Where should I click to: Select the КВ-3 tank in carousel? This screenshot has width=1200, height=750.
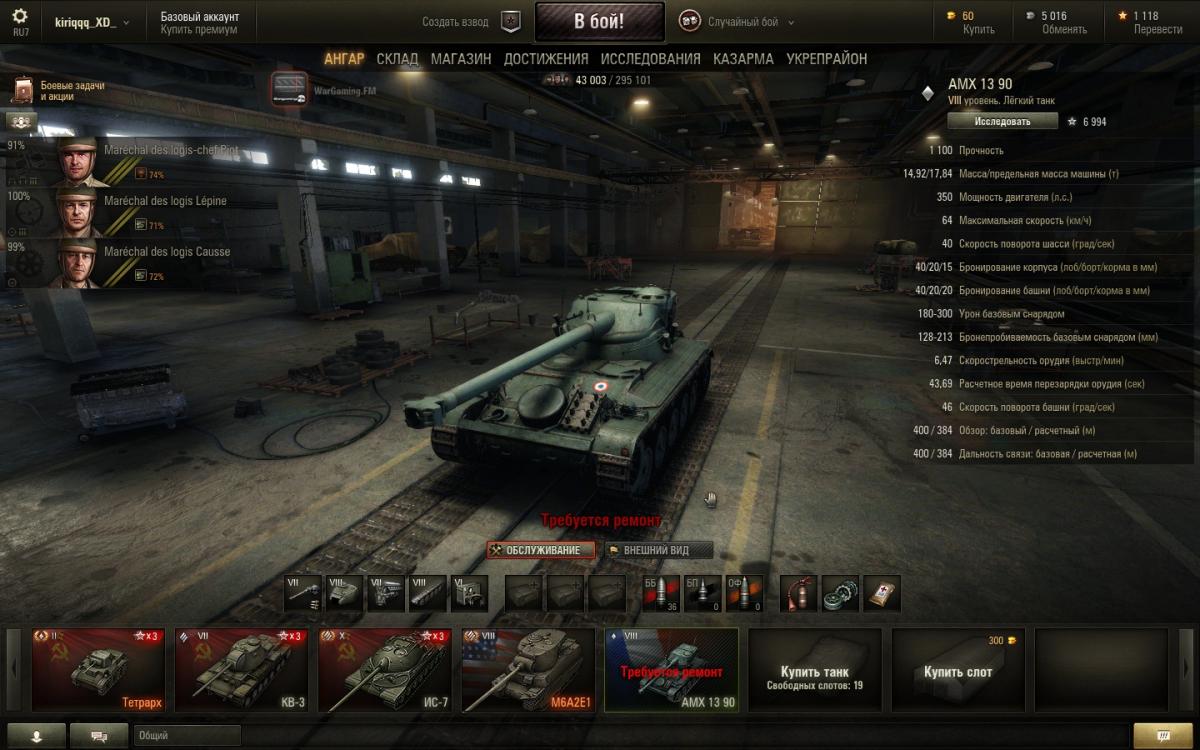tap(240, 669)
